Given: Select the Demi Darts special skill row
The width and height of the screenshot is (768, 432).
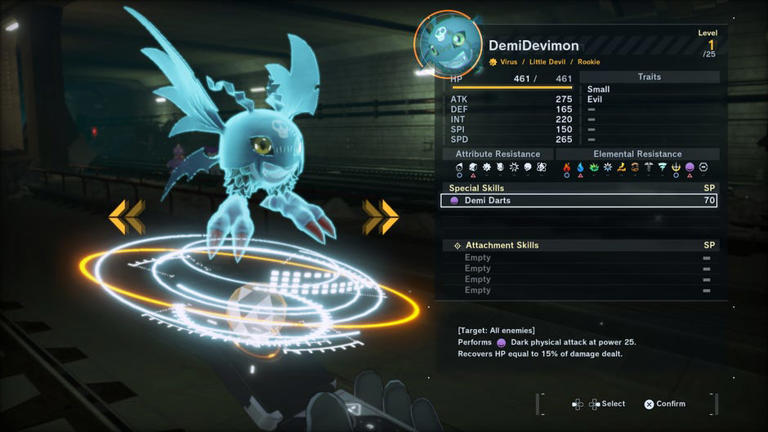Looking at the screenshot, I should pyautogui.click(x=577, y=201).
